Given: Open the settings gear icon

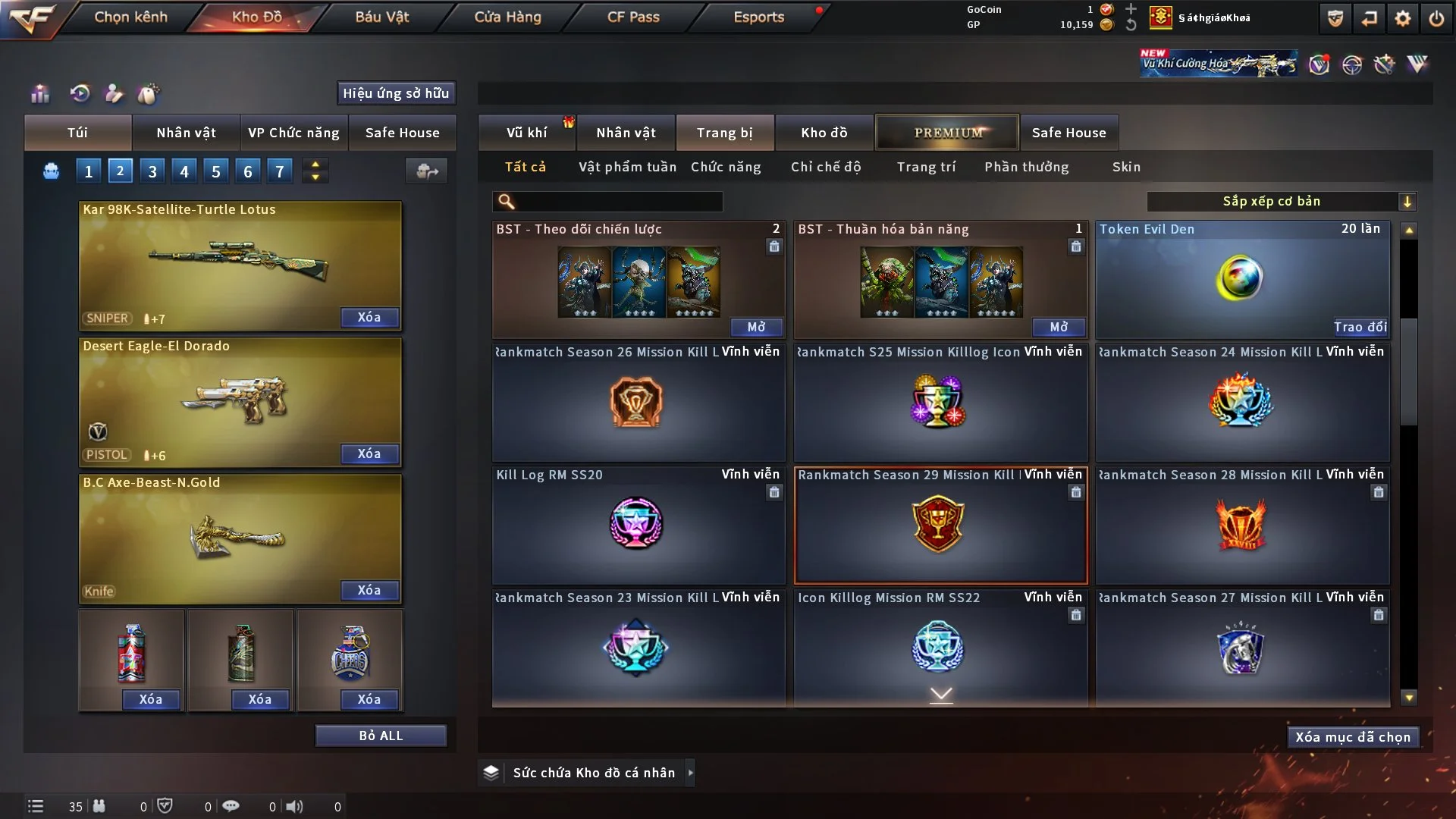Looking at the screenshot, I should pyautogui.click(x=1402, y=18).
